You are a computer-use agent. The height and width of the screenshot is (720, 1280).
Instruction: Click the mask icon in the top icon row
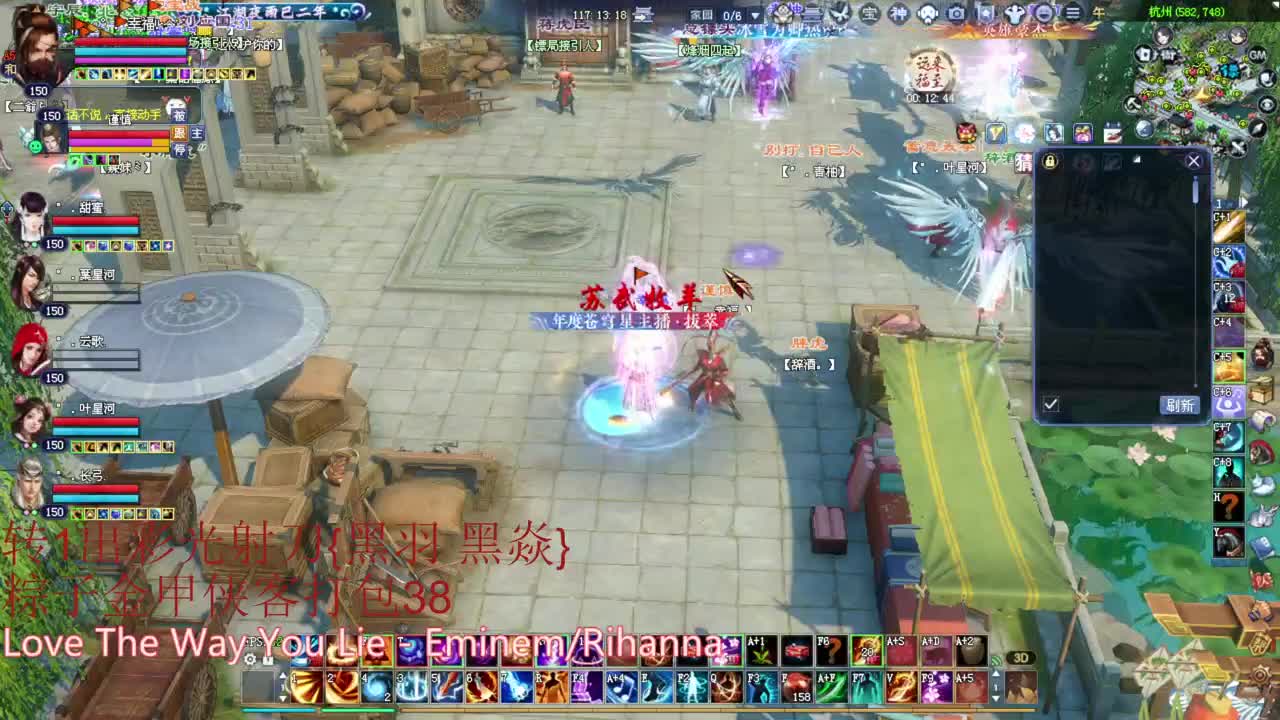coord(927,13)
